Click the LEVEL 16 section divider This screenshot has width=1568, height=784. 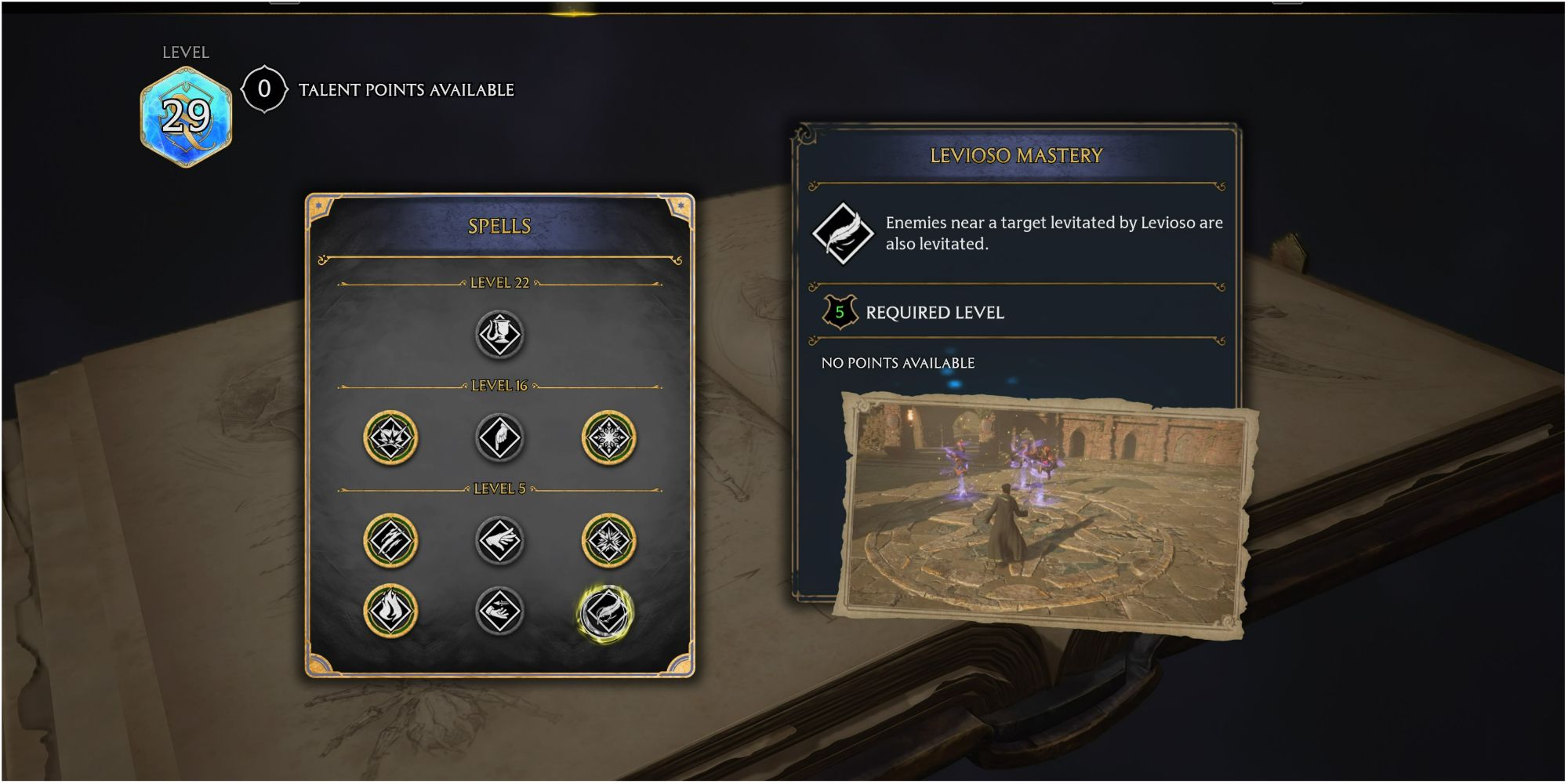499,386
